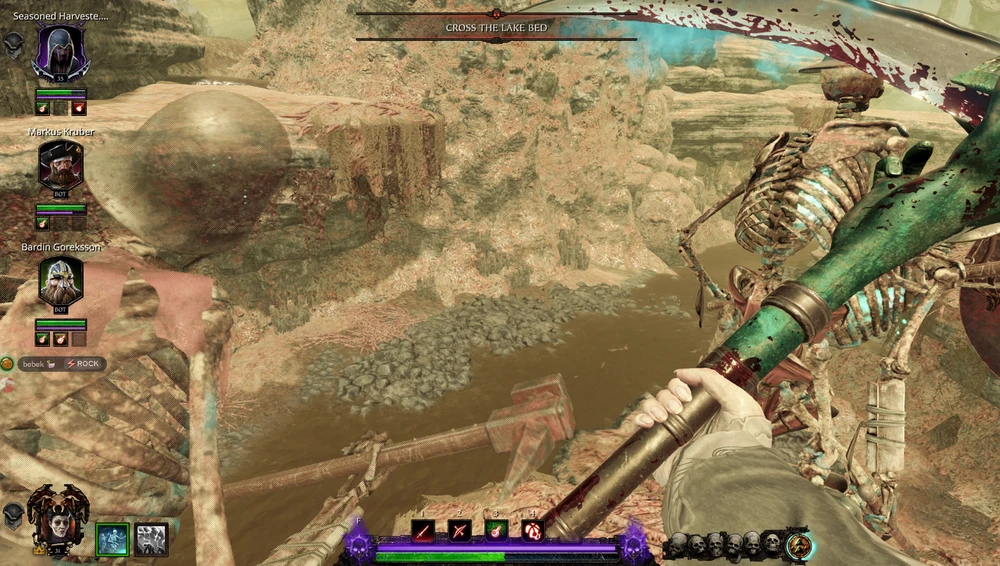Open the bebek ROCK chat tag

[60, 363]
